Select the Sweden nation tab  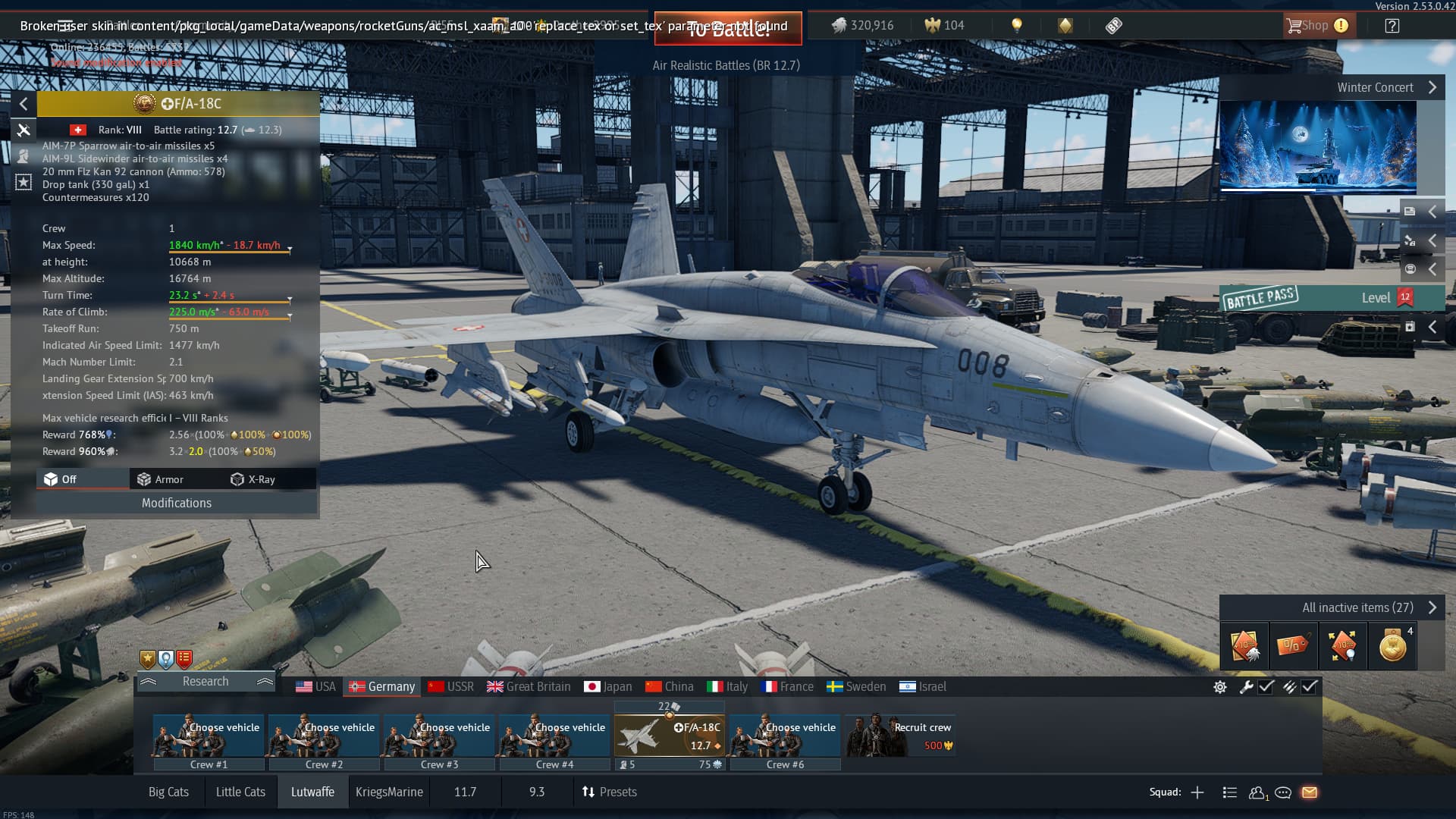[x=856, y=687]
